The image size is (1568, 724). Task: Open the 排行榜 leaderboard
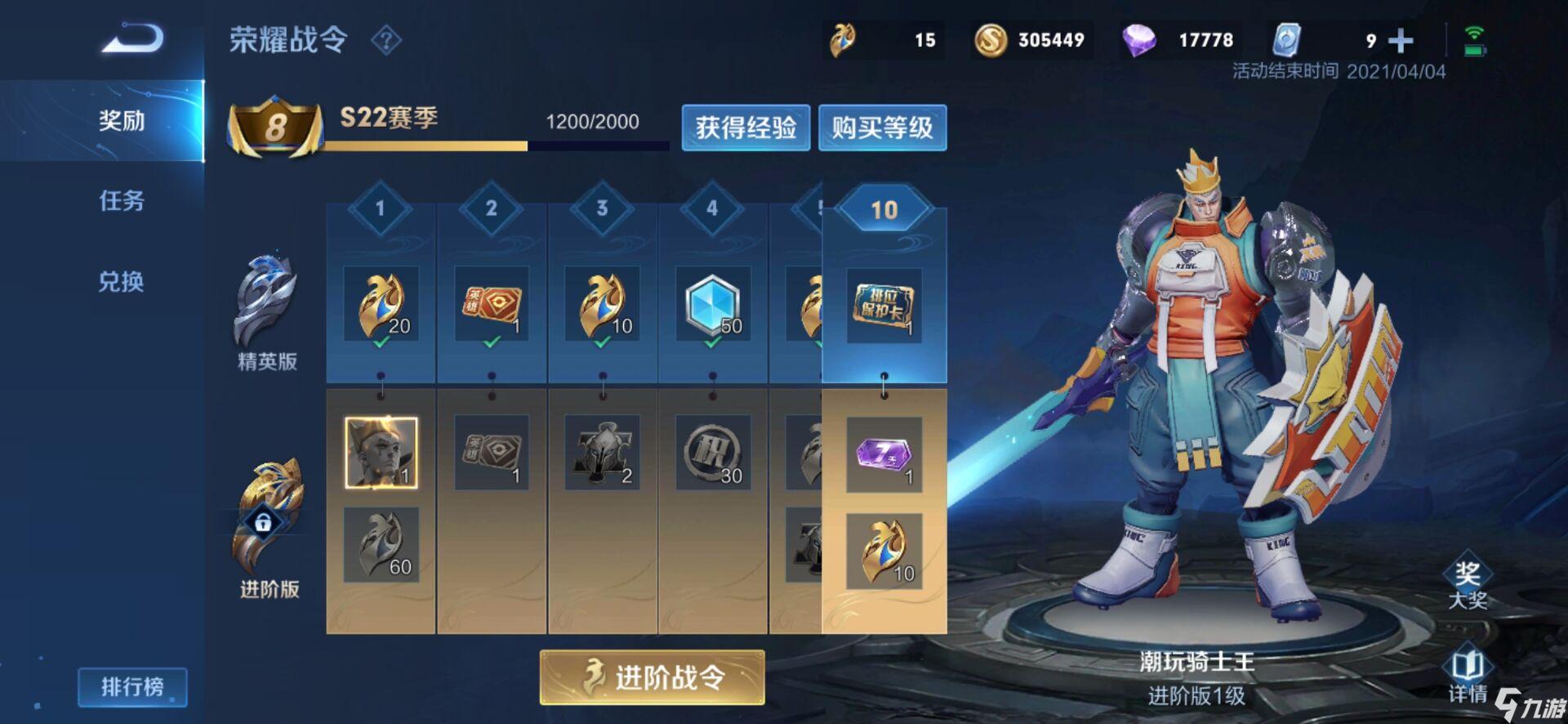pyautogui.click(x=132, y=686)
